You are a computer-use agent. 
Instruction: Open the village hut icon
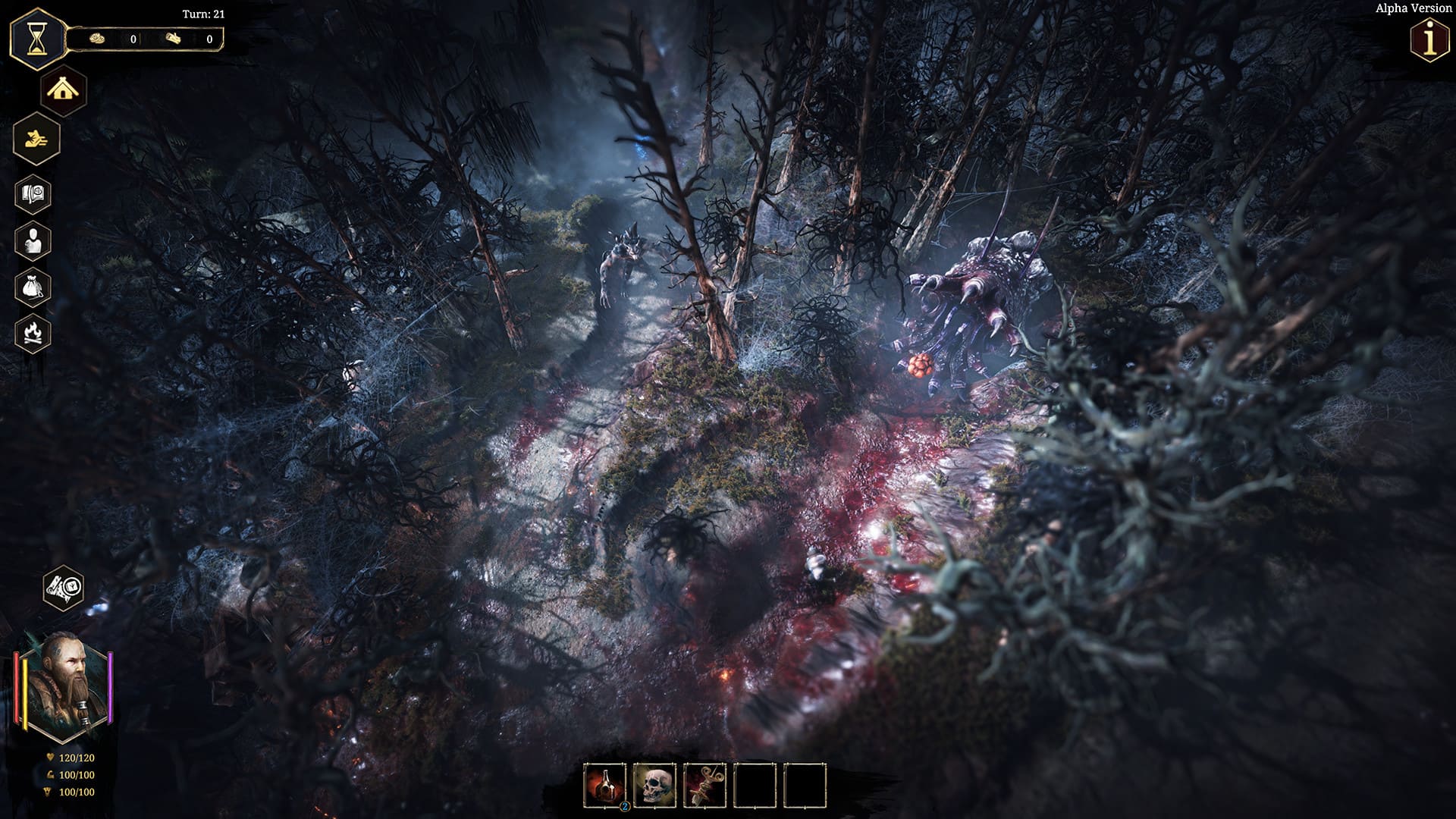coord(64,91)
